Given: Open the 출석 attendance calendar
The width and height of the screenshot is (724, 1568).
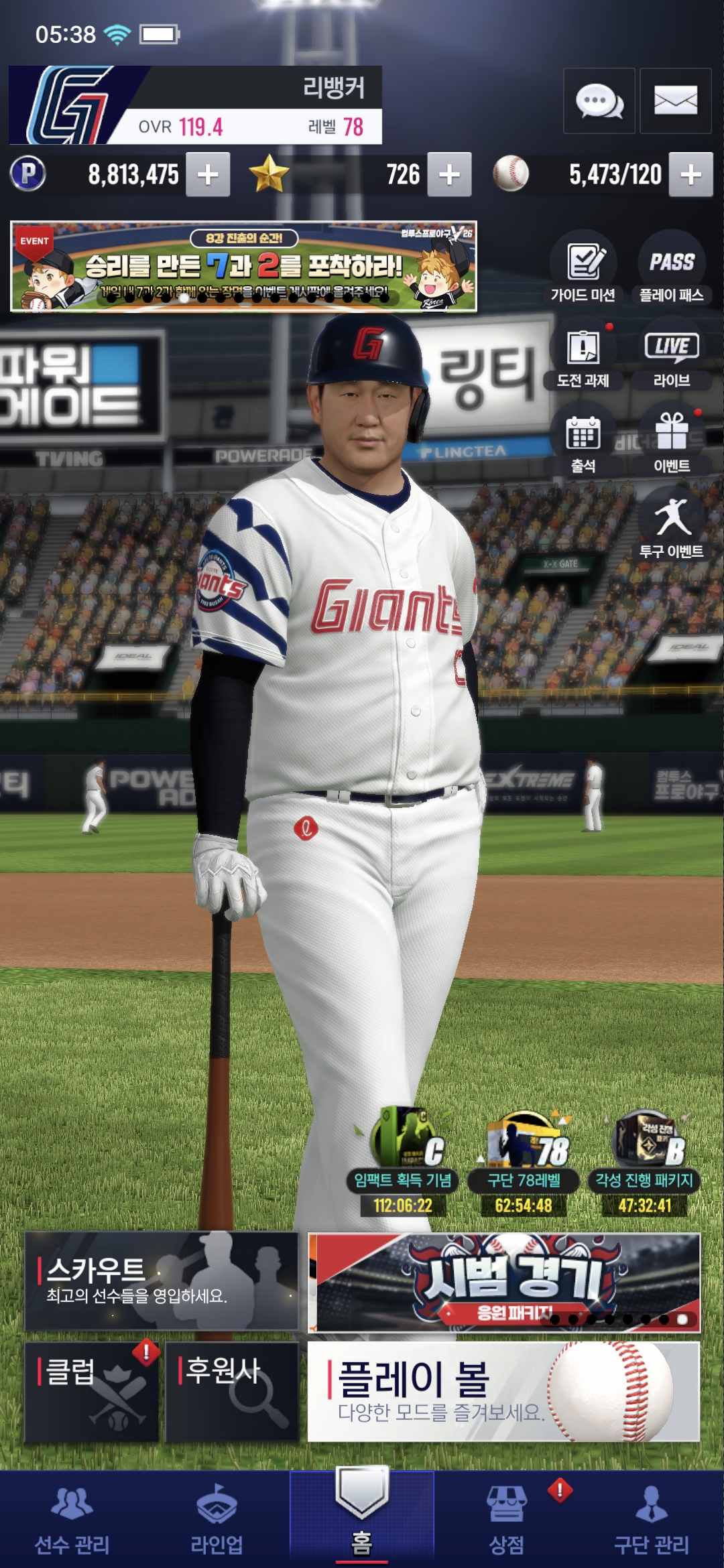Looking at the screenshot, I should [x=583, y=442].
